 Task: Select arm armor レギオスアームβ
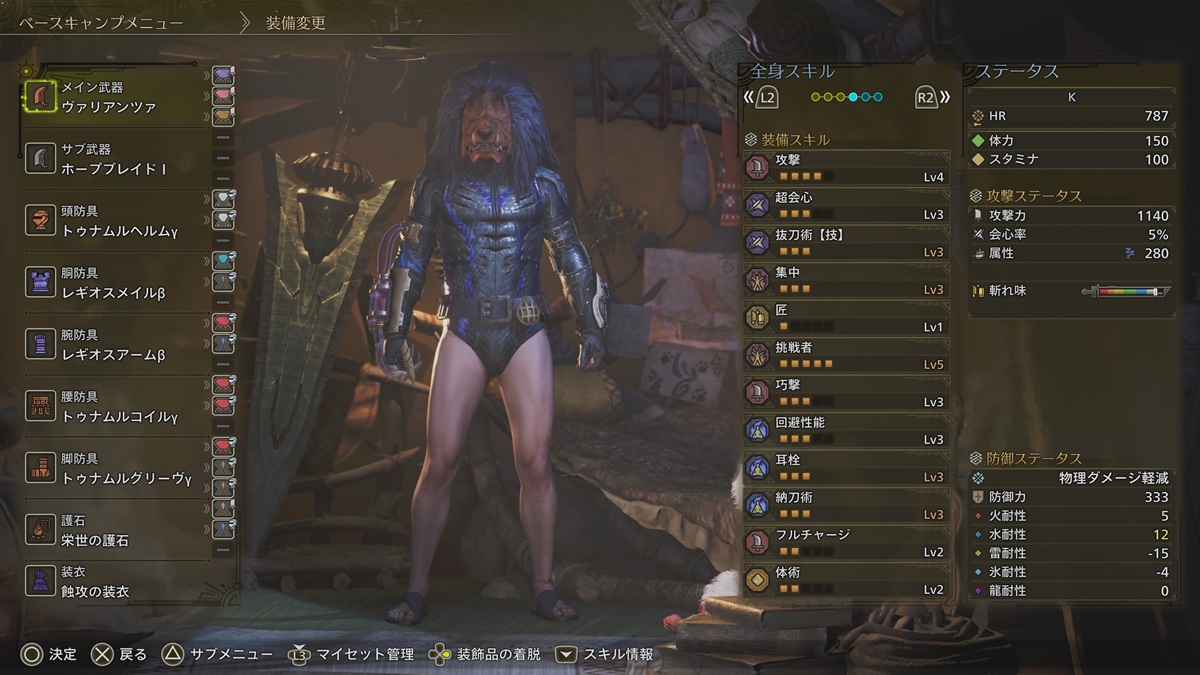point(115,345)
